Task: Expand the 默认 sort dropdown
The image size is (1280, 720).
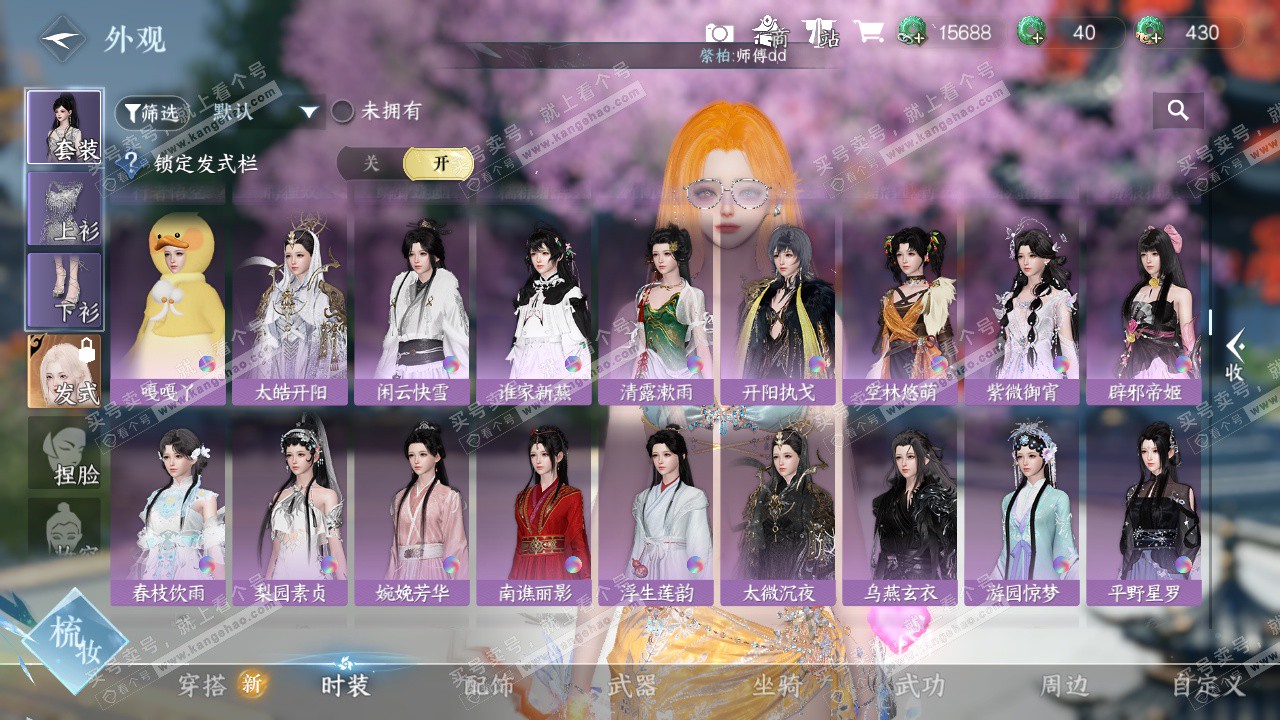Action: tap(309, 112)
